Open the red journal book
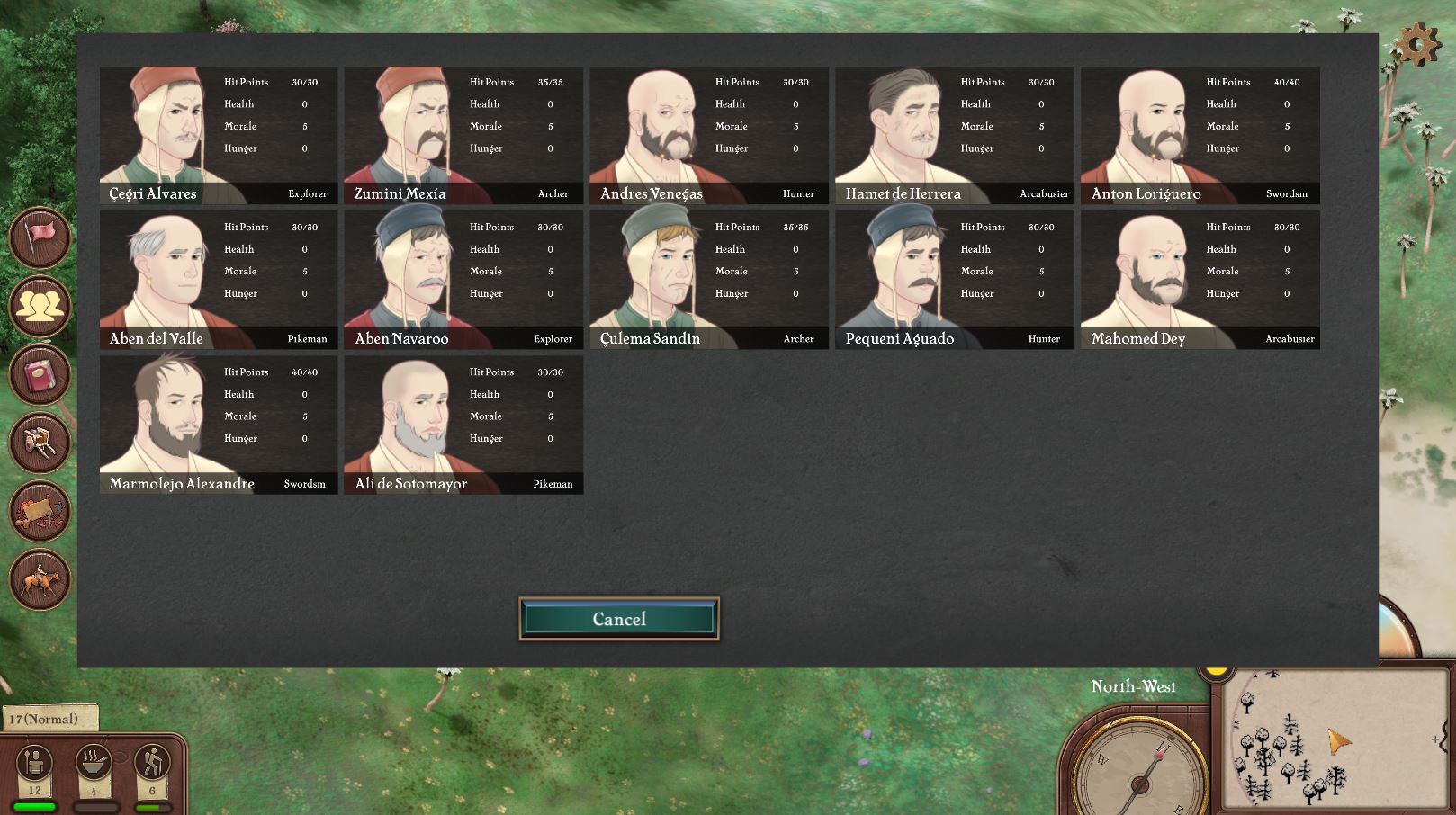 (40, 374)
